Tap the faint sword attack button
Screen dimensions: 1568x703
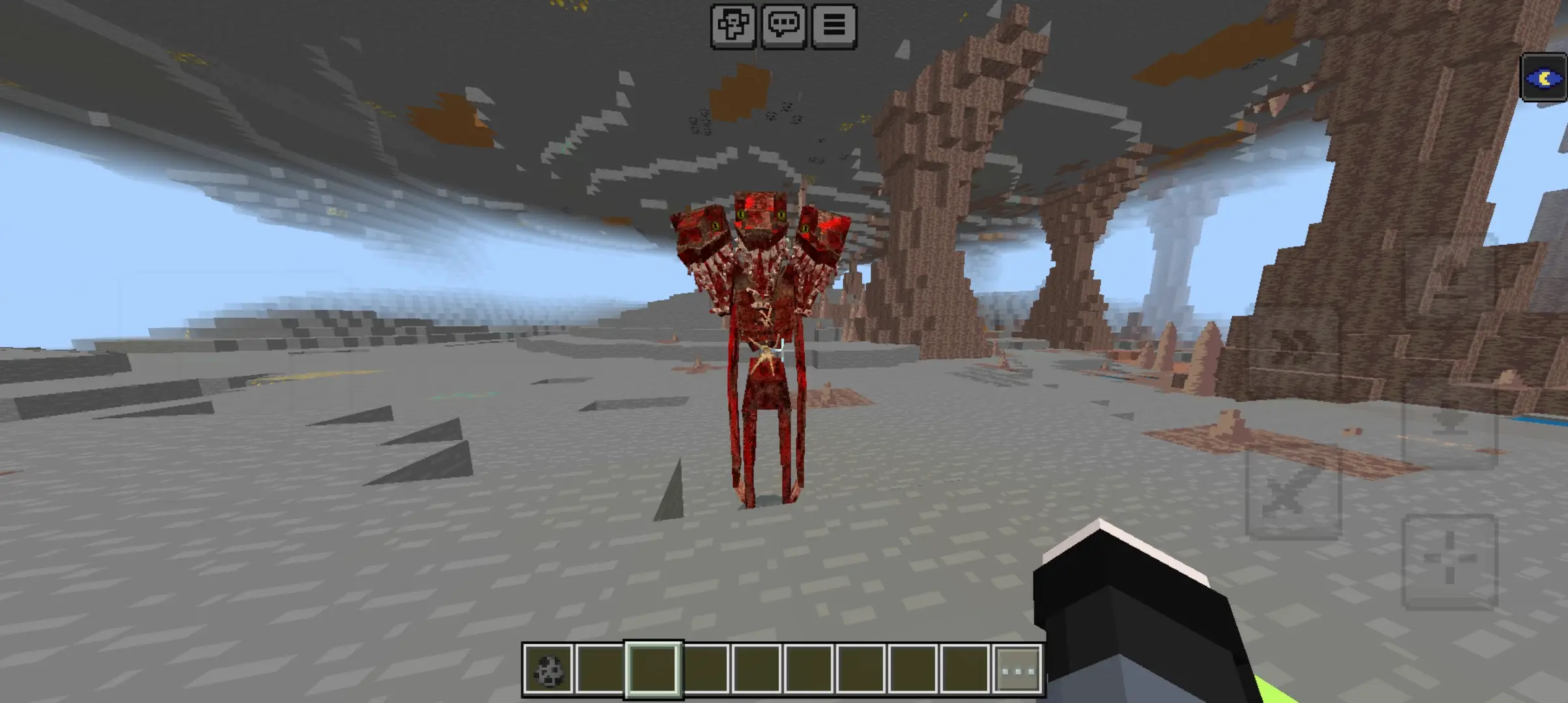1293,493
